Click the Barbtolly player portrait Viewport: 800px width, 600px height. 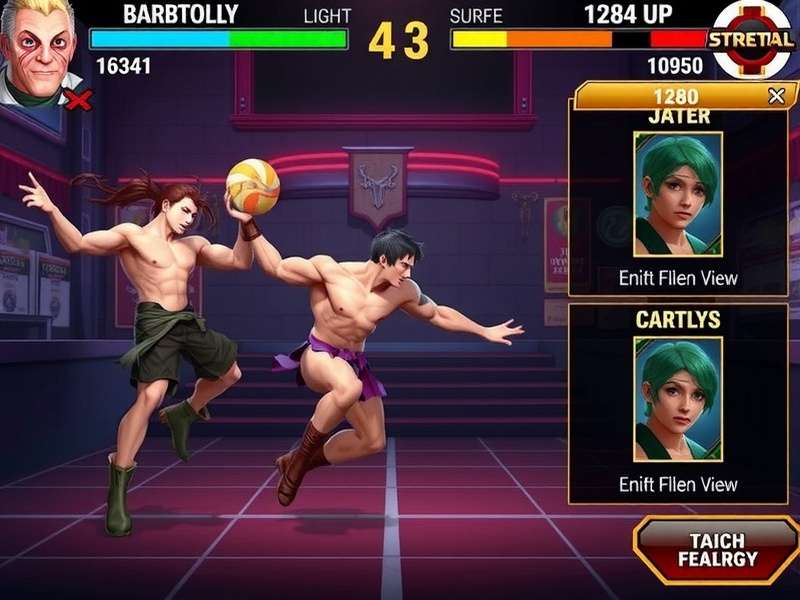[38, 50]
